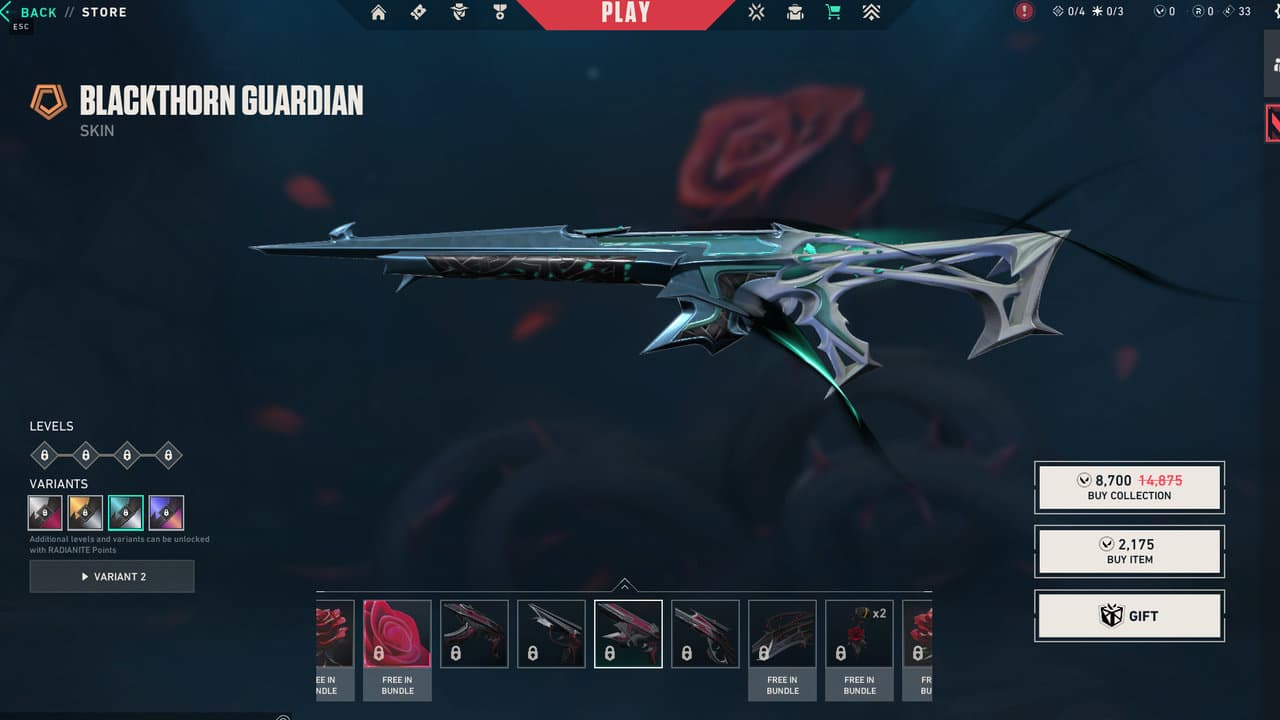This screenshot has height=720, width=1280.
Task: Open the Agents page icon
Action: (458, 12)
